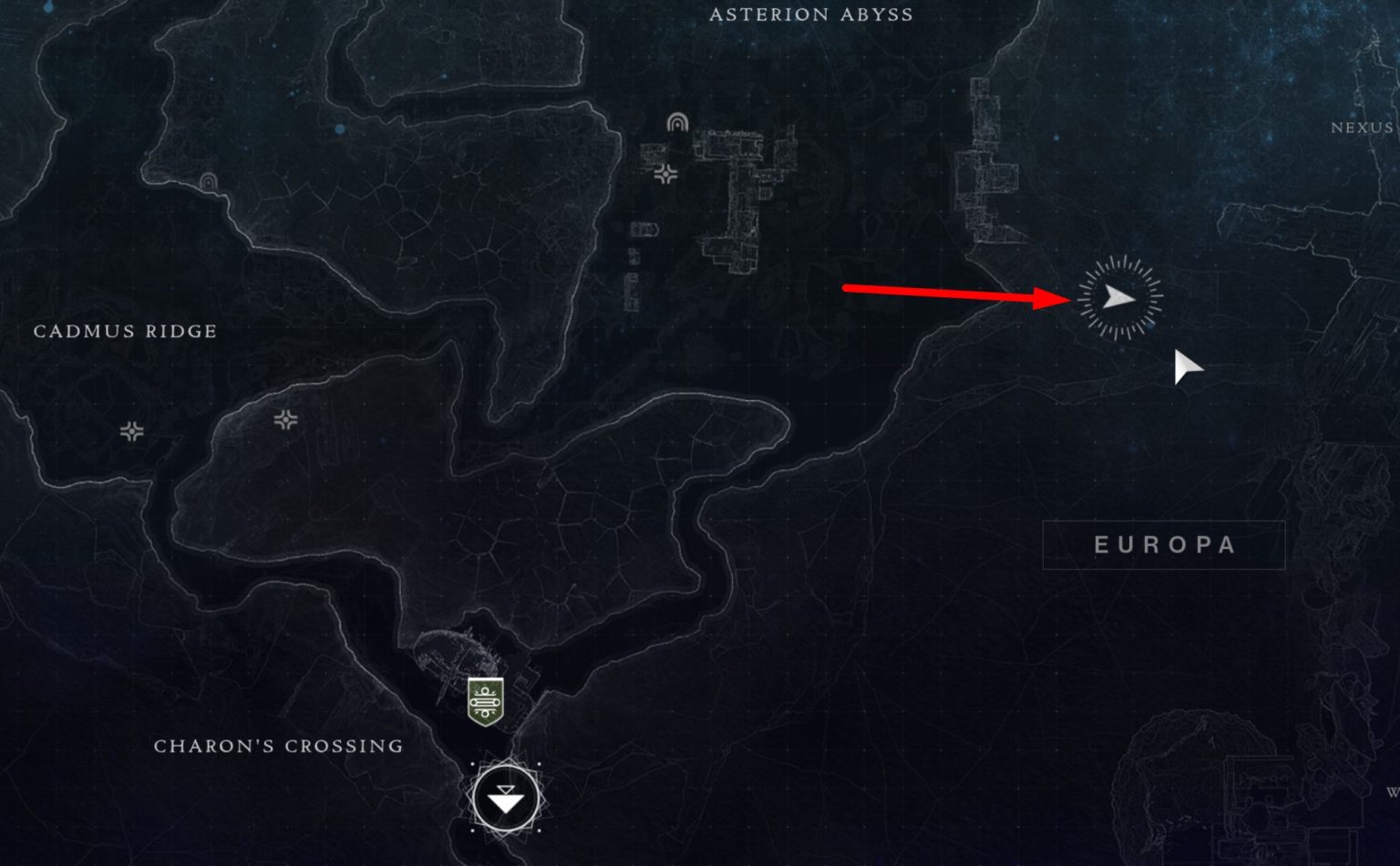This screenshot has height=866, width=1400.
Task: Select the leftmost region chest icon in Cadmus Ridge
Action: coord(133,432)
